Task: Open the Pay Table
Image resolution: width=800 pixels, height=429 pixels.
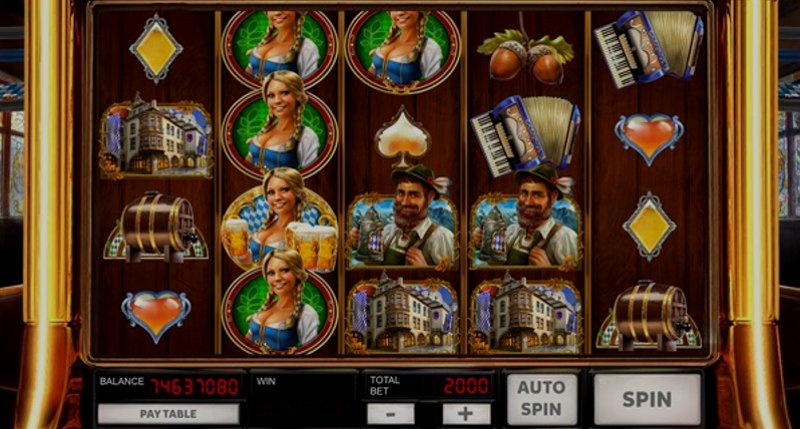Action: [168, 413]
